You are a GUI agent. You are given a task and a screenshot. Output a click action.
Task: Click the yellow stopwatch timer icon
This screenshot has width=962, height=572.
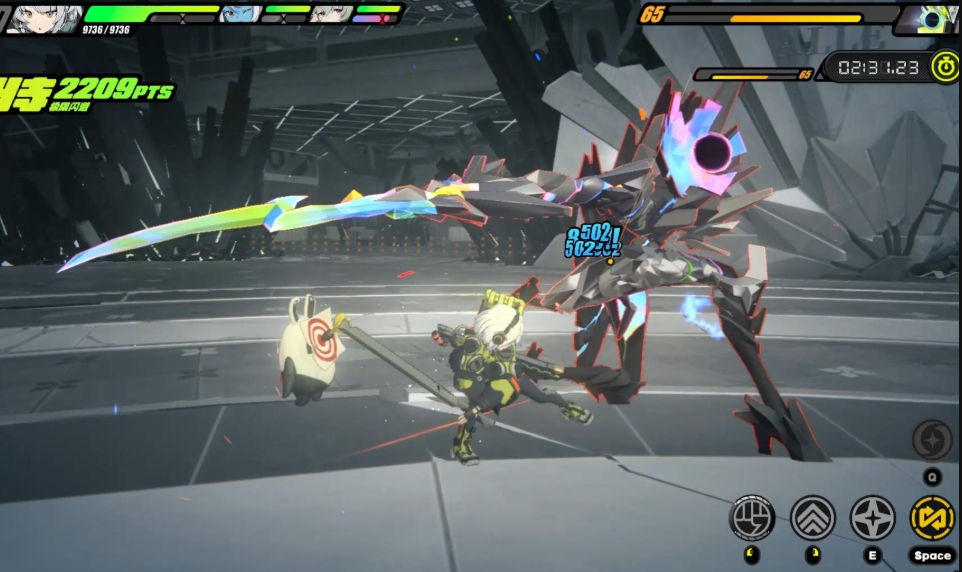tap(944, 67)
